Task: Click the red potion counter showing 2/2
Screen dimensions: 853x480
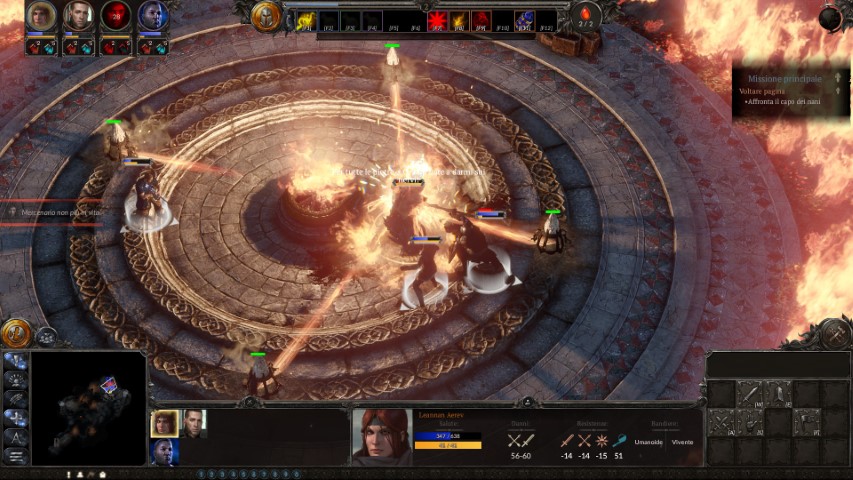Action: click(x=586, y=16)
